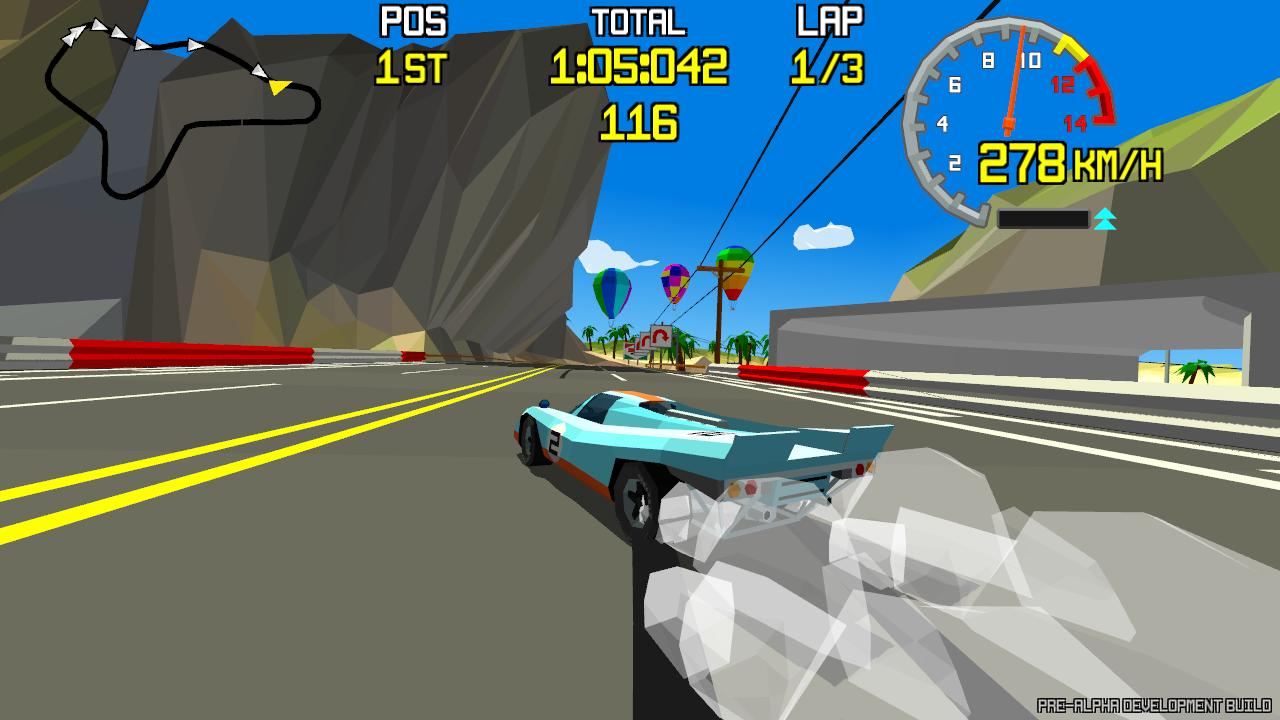Click the track layout minimap

pos(180,108)
